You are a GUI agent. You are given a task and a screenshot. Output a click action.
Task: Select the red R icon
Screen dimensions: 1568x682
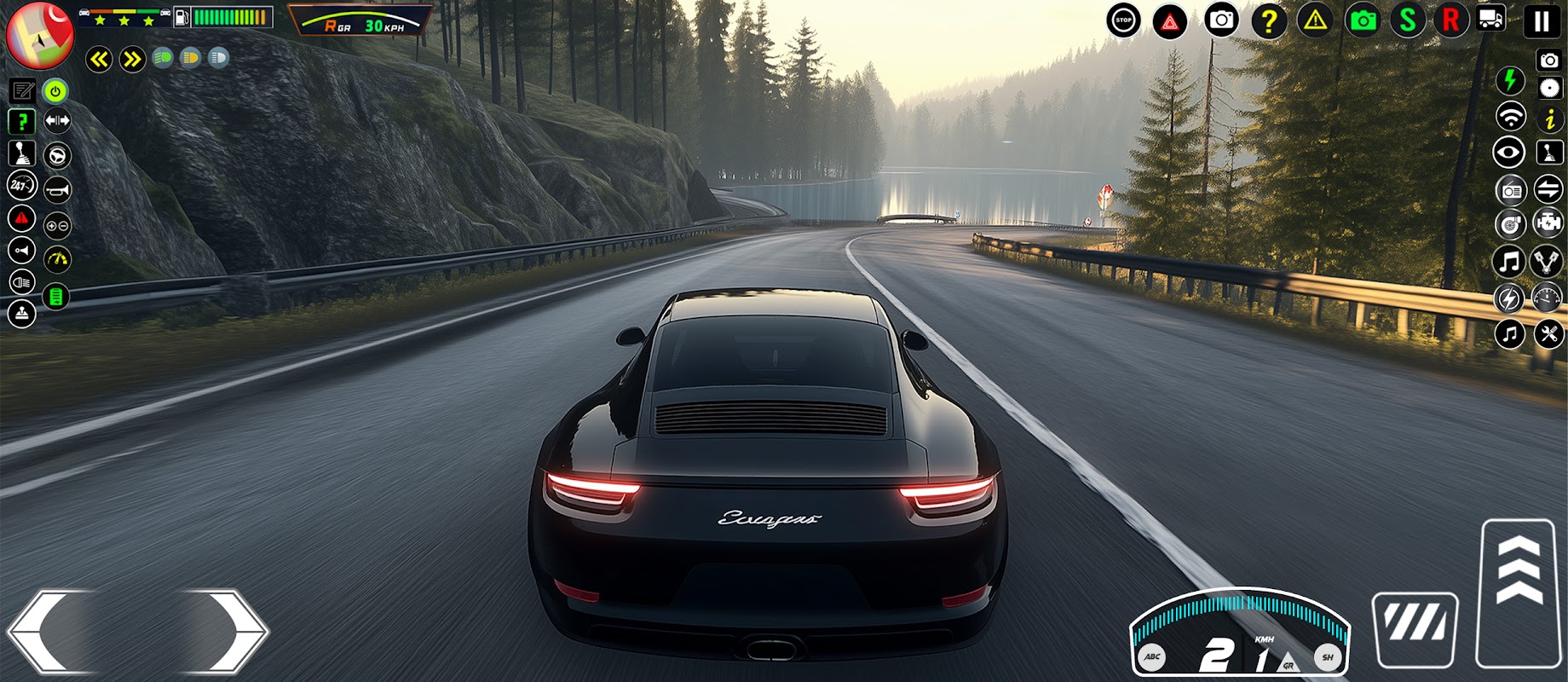pos(1450,20)
